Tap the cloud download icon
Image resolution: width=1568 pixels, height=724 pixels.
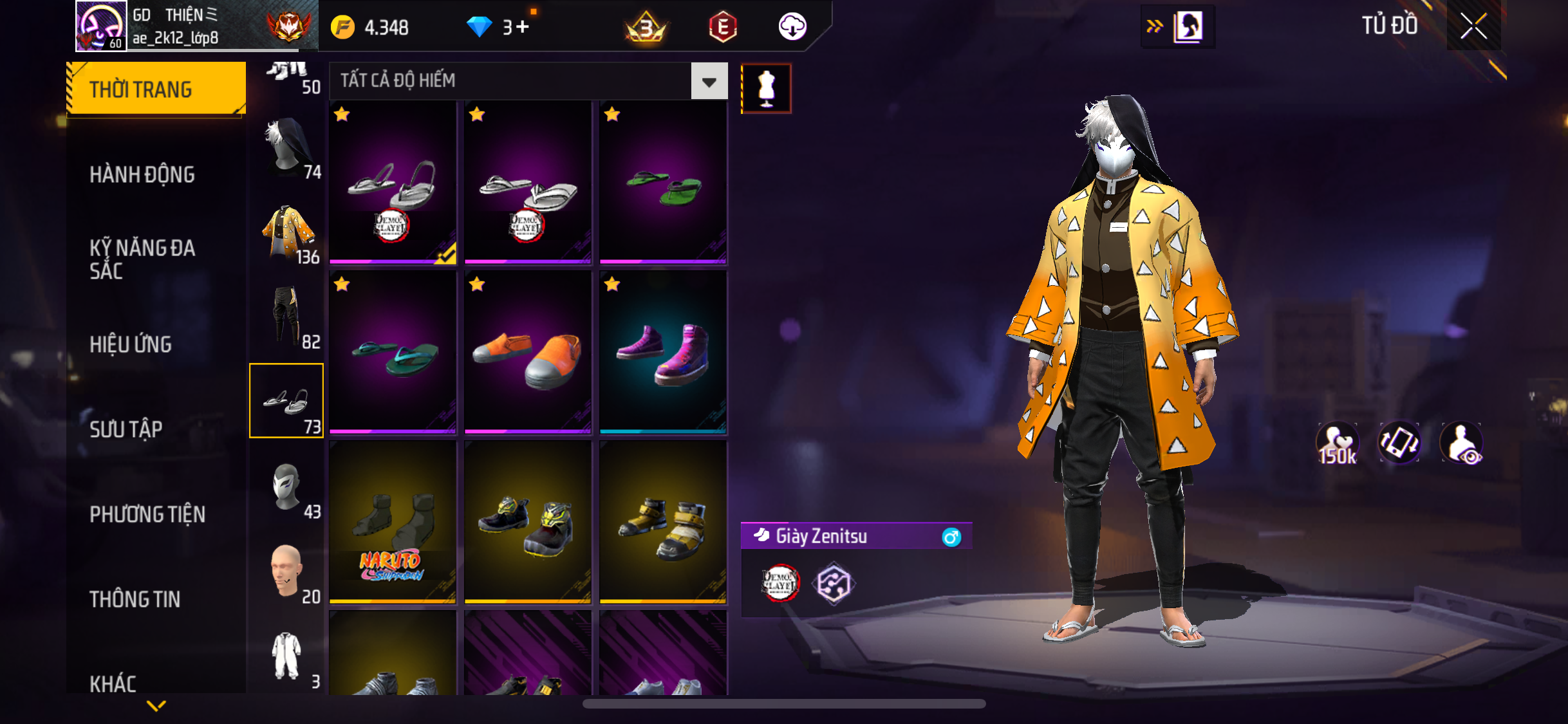pos(792,27)
